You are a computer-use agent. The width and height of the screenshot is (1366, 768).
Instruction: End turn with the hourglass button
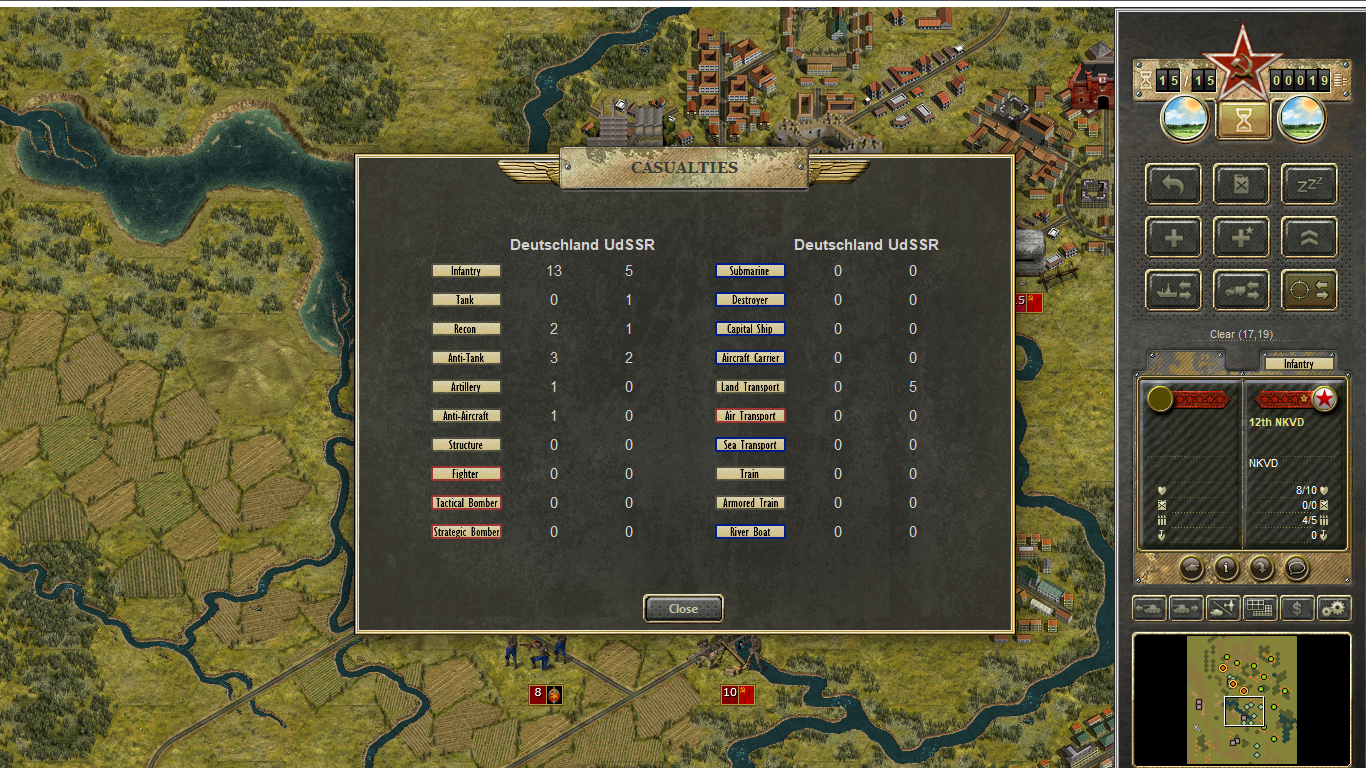tap(1243, 121)
